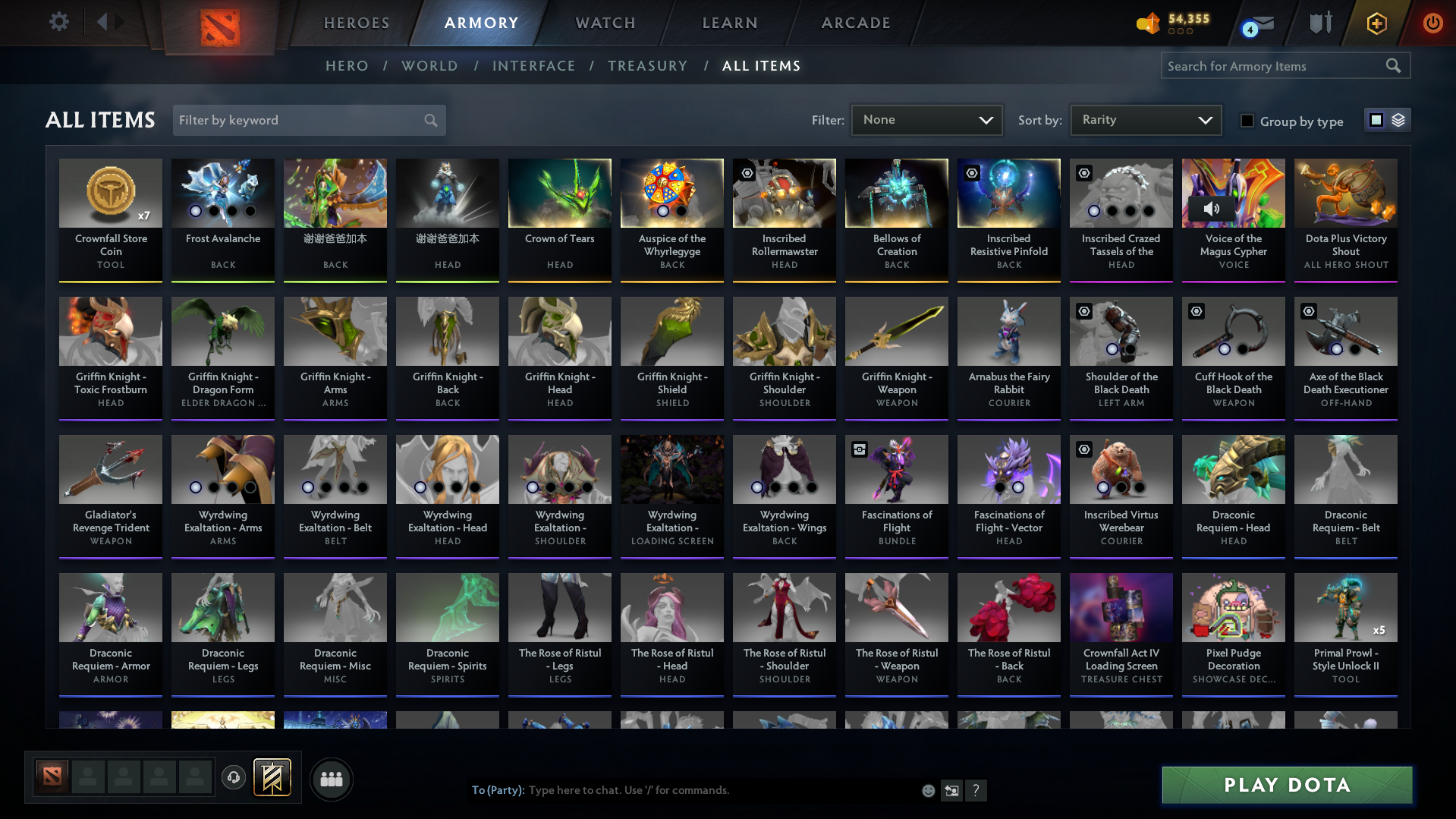Open the settings gear menu
1456x819 pixels.
tap(58, 22)
